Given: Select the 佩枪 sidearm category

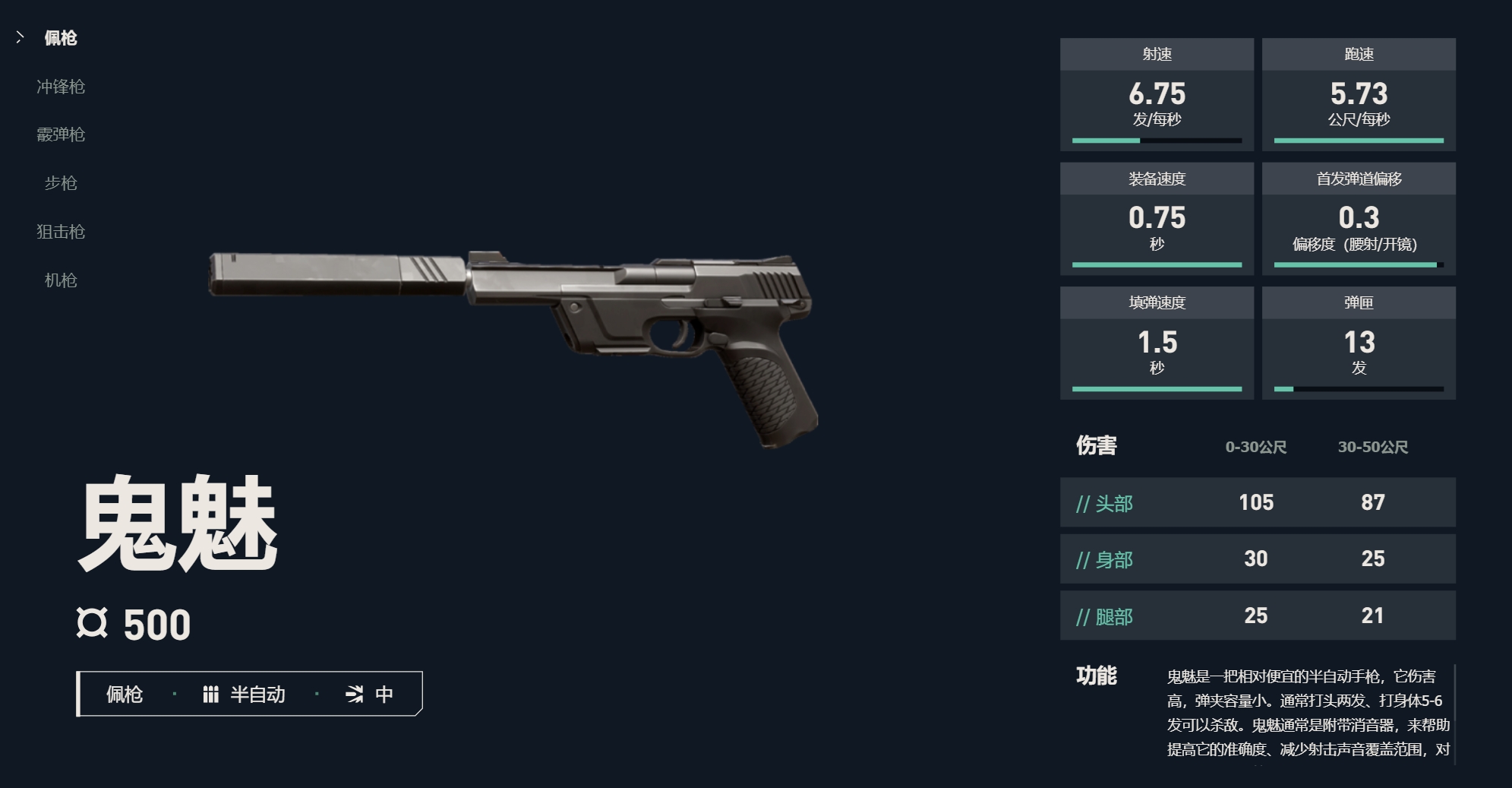Looking at the screenshot, I should pyautogui.click(x=60, y=38).
